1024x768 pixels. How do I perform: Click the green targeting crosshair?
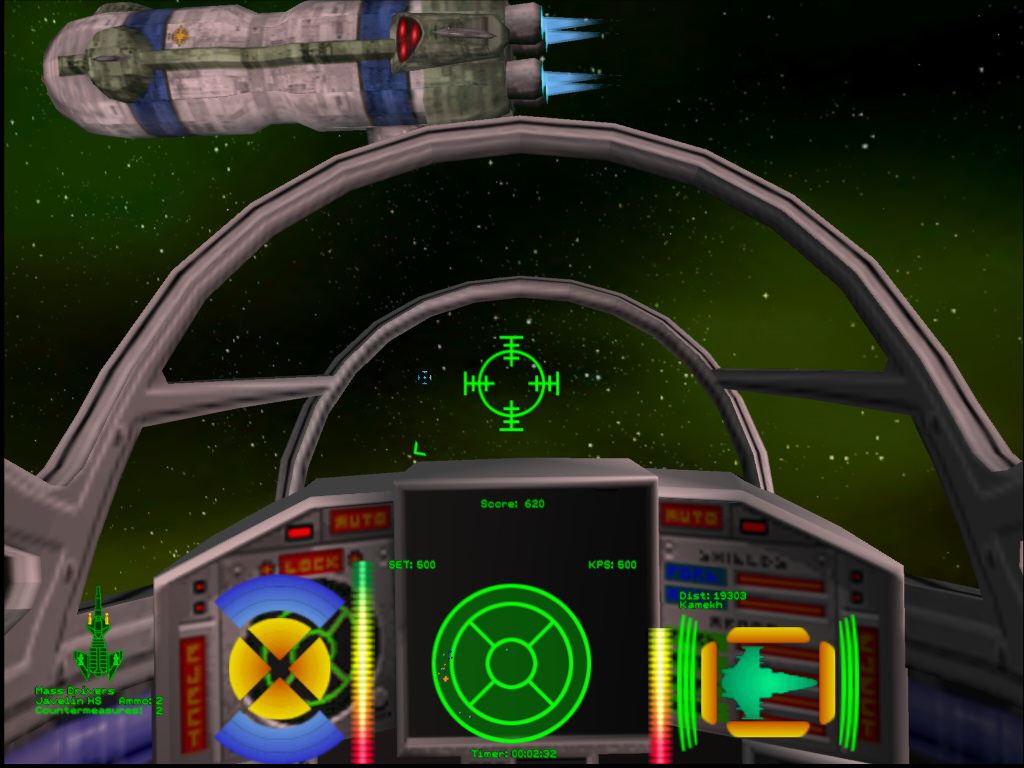pos(511,383)
